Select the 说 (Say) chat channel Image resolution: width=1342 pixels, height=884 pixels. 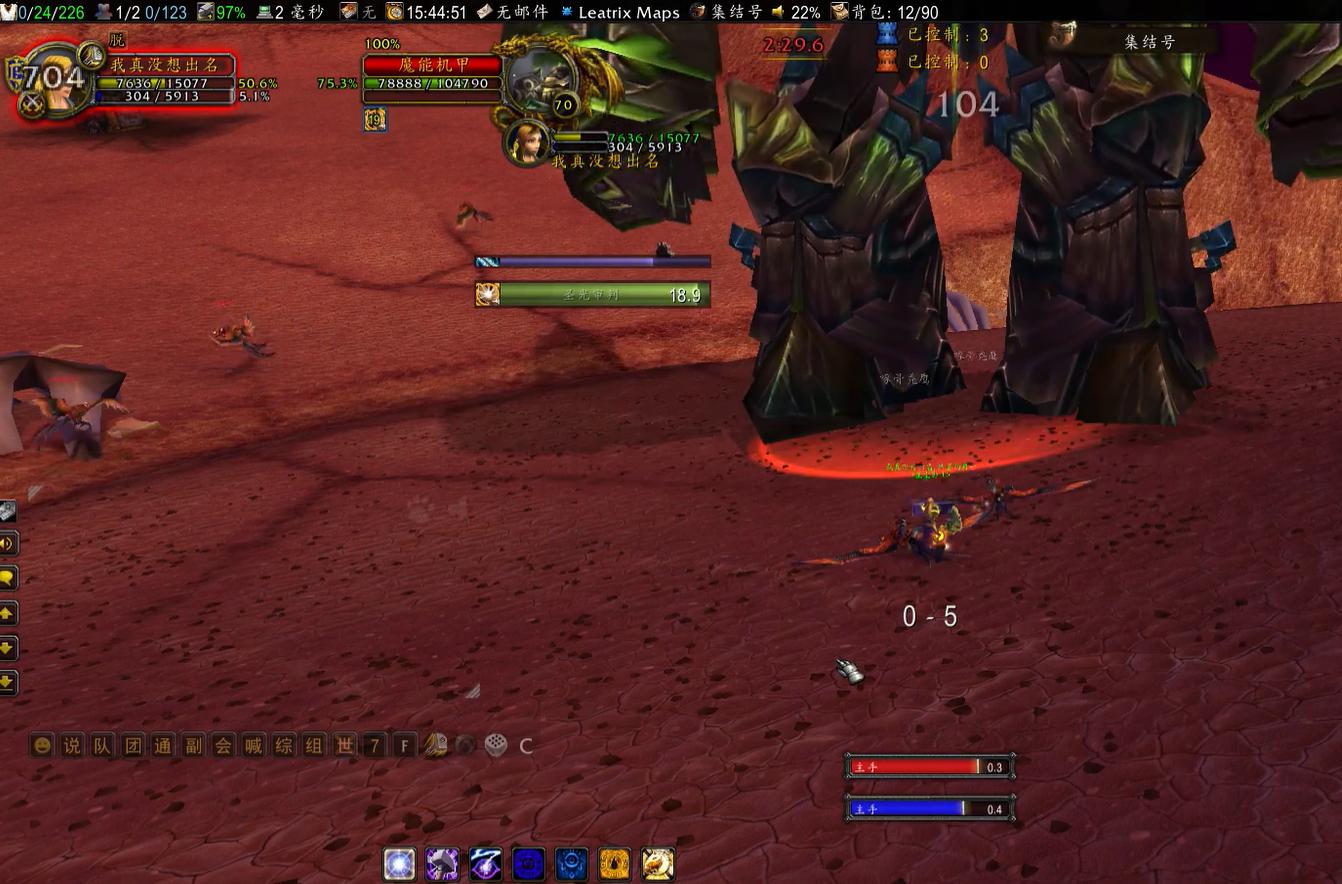click(72, 745)
